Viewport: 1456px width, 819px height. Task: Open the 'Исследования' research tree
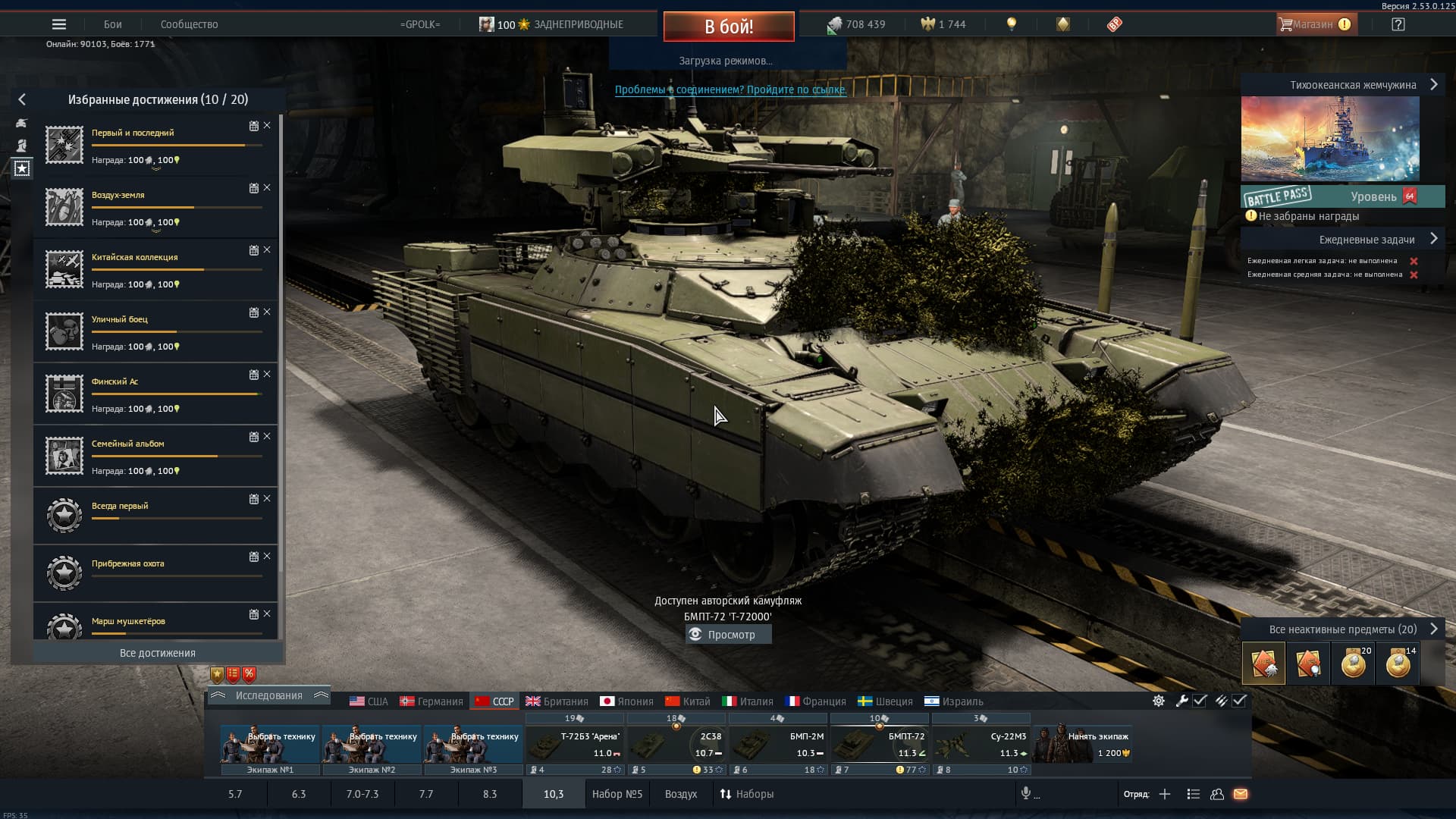click(268, 695)
